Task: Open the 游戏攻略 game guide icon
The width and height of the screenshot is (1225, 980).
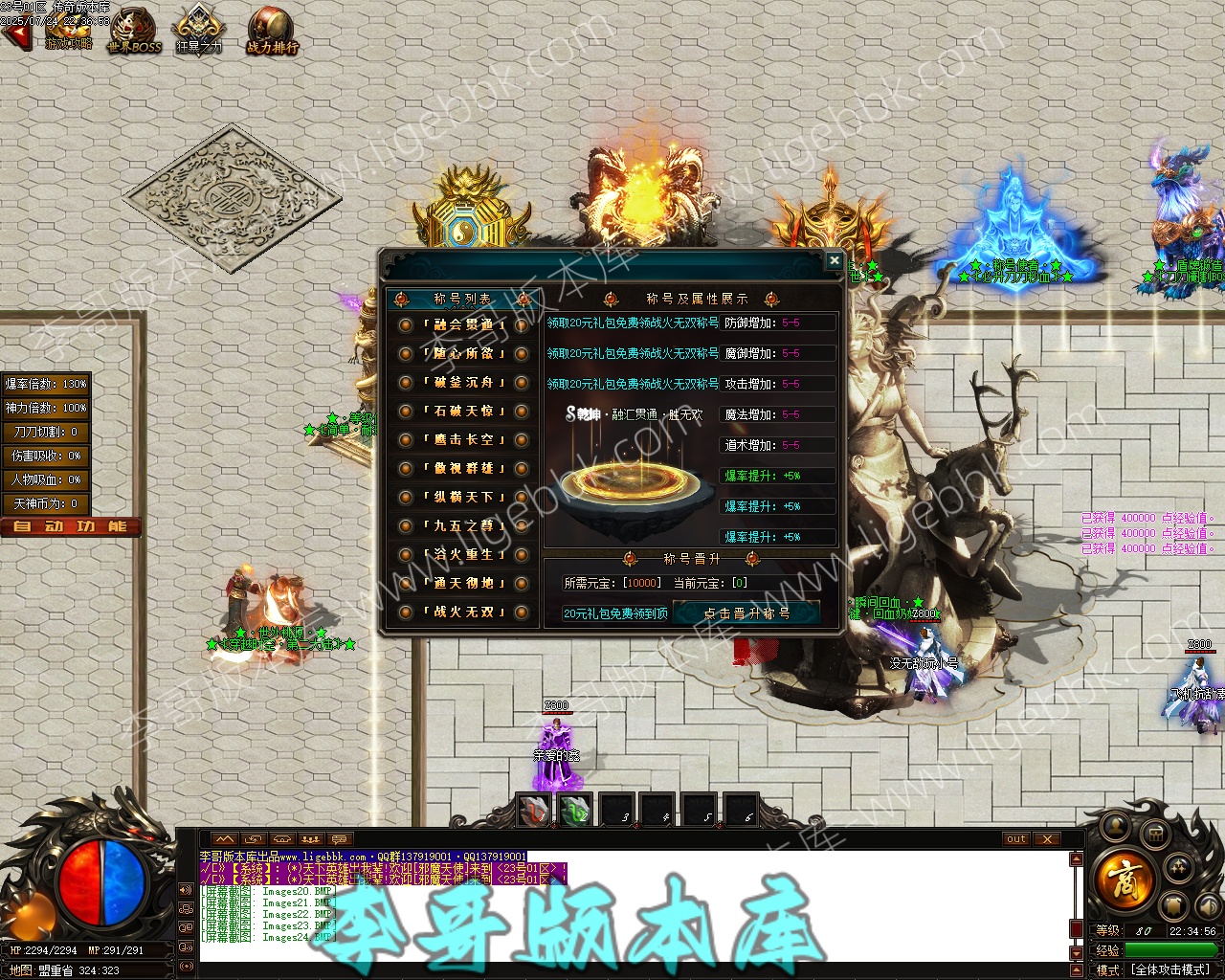Action: pyautogui.click(x=69, y=31)
